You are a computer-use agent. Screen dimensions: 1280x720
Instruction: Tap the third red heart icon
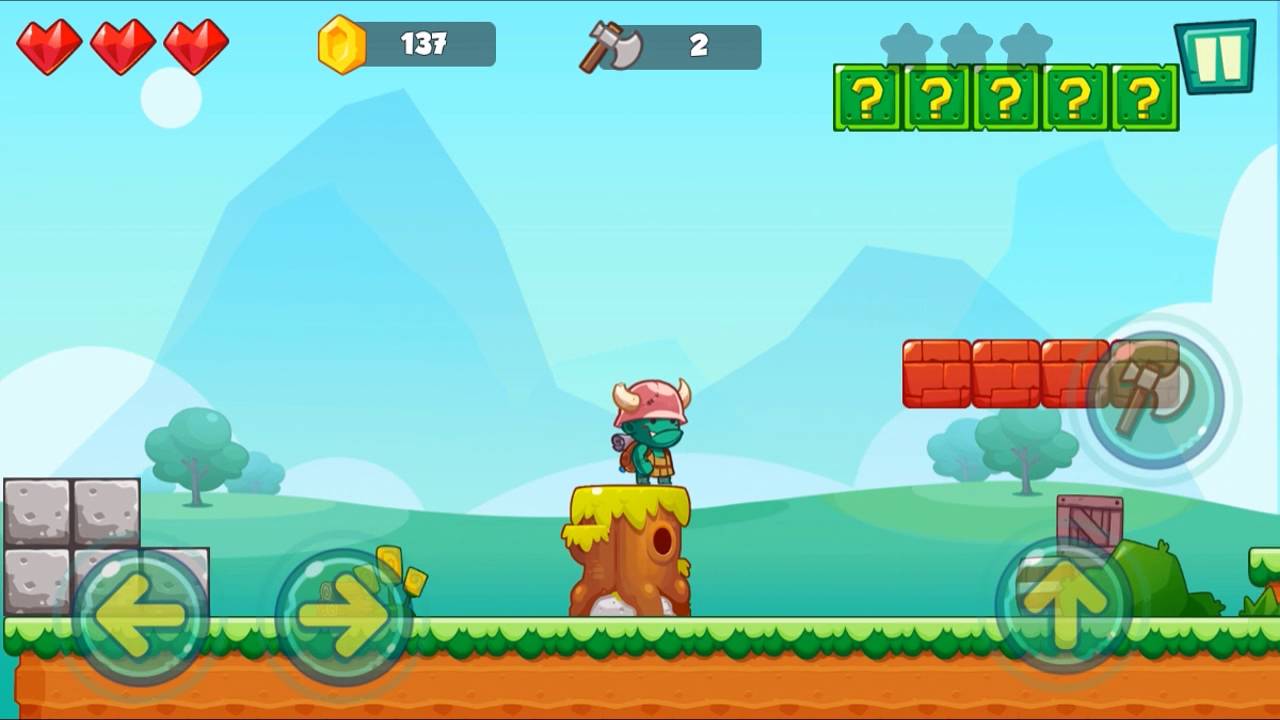pos(197,44)
